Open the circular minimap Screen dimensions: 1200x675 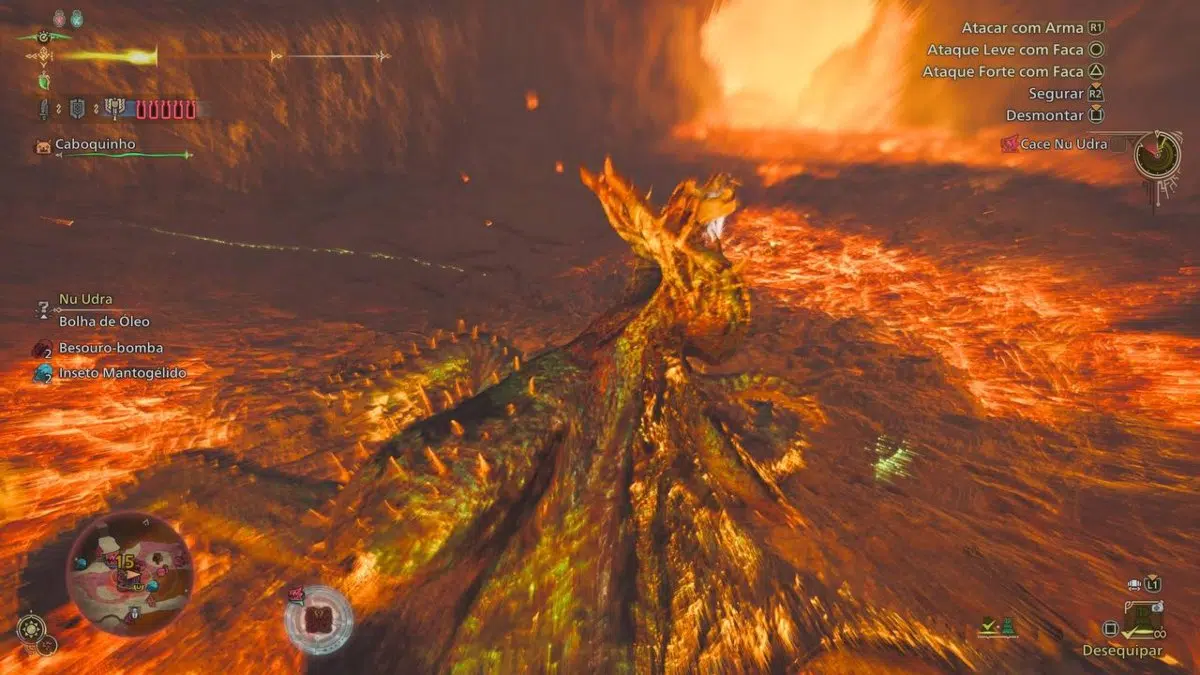(x=129, y=573)
